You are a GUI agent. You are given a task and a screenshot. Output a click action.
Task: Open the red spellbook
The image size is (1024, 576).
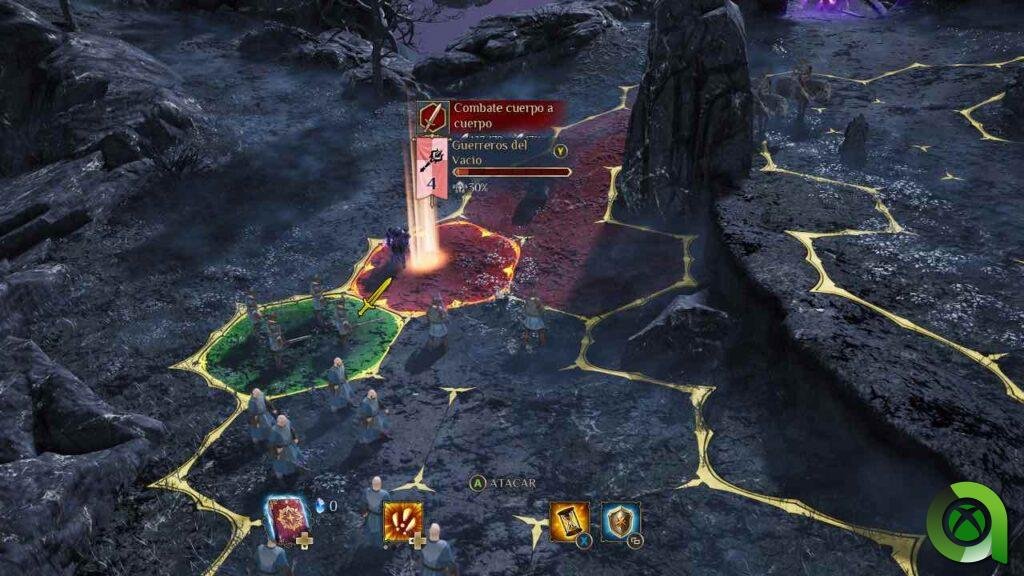(x=285, y=519)
